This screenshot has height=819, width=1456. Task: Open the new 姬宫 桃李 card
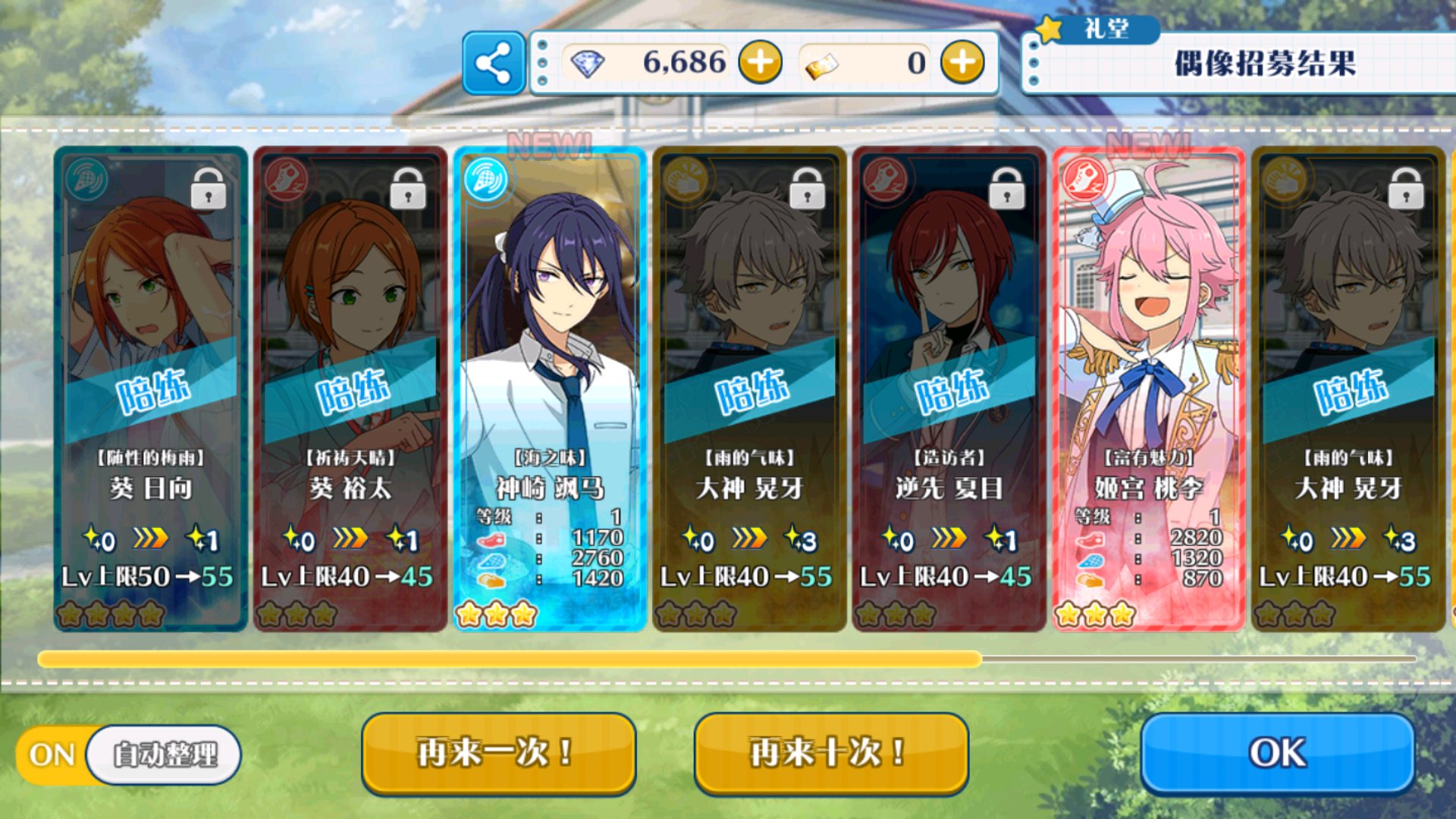click(x=1148, y=388)
